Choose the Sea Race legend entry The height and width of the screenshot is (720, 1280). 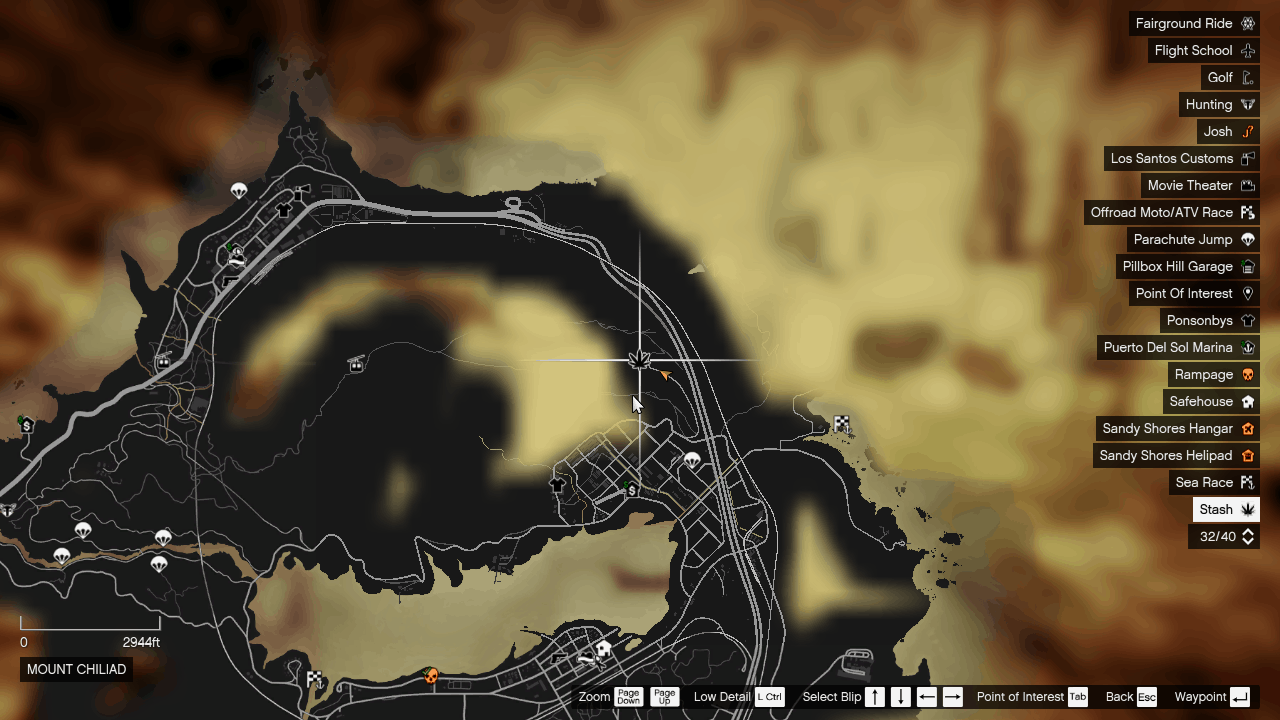tap(1214, 482)
